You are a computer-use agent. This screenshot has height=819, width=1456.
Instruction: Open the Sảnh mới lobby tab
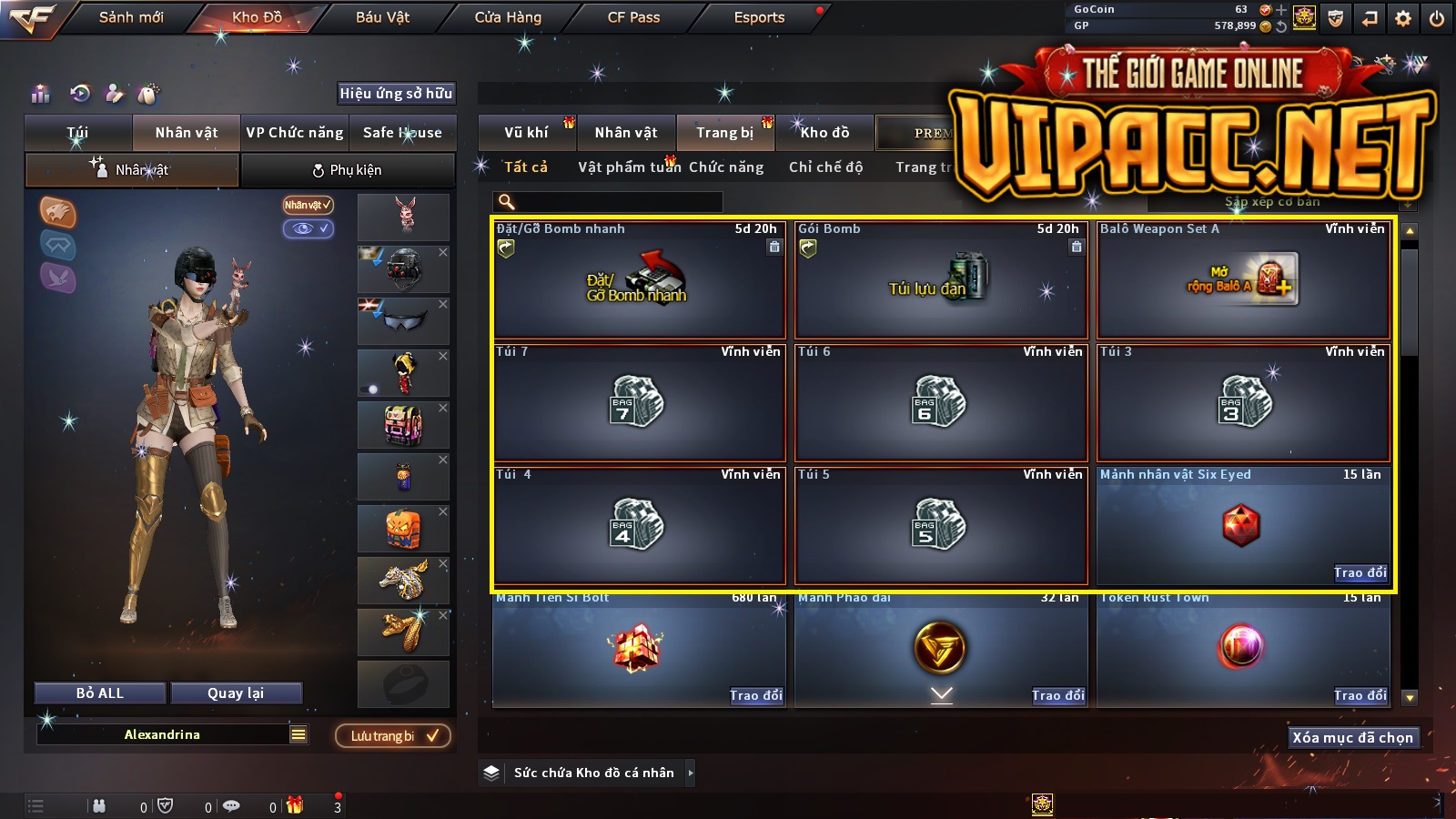tap(131, 17)
